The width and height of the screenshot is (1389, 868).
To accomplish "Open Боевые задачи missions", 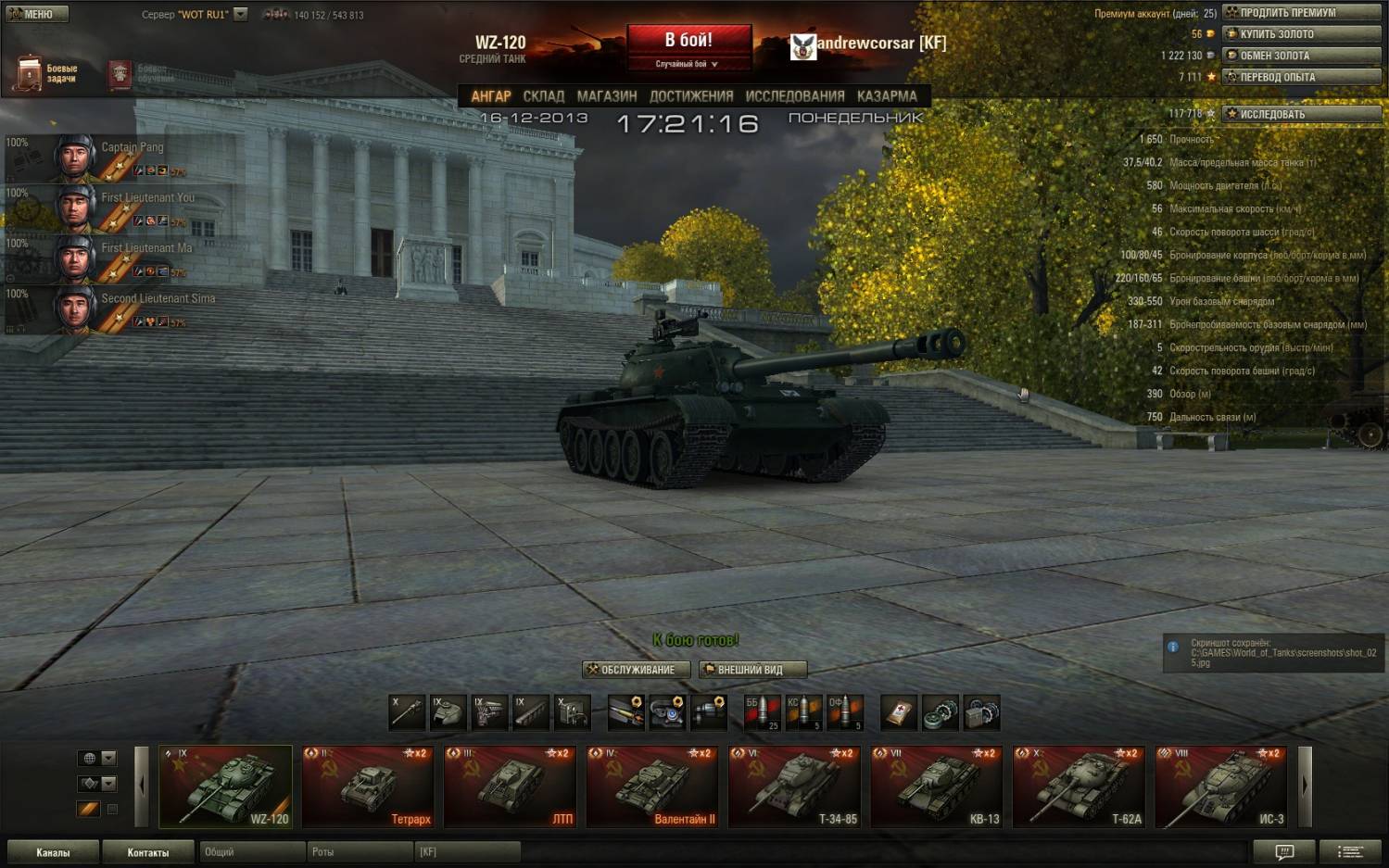I will [46, 73].
